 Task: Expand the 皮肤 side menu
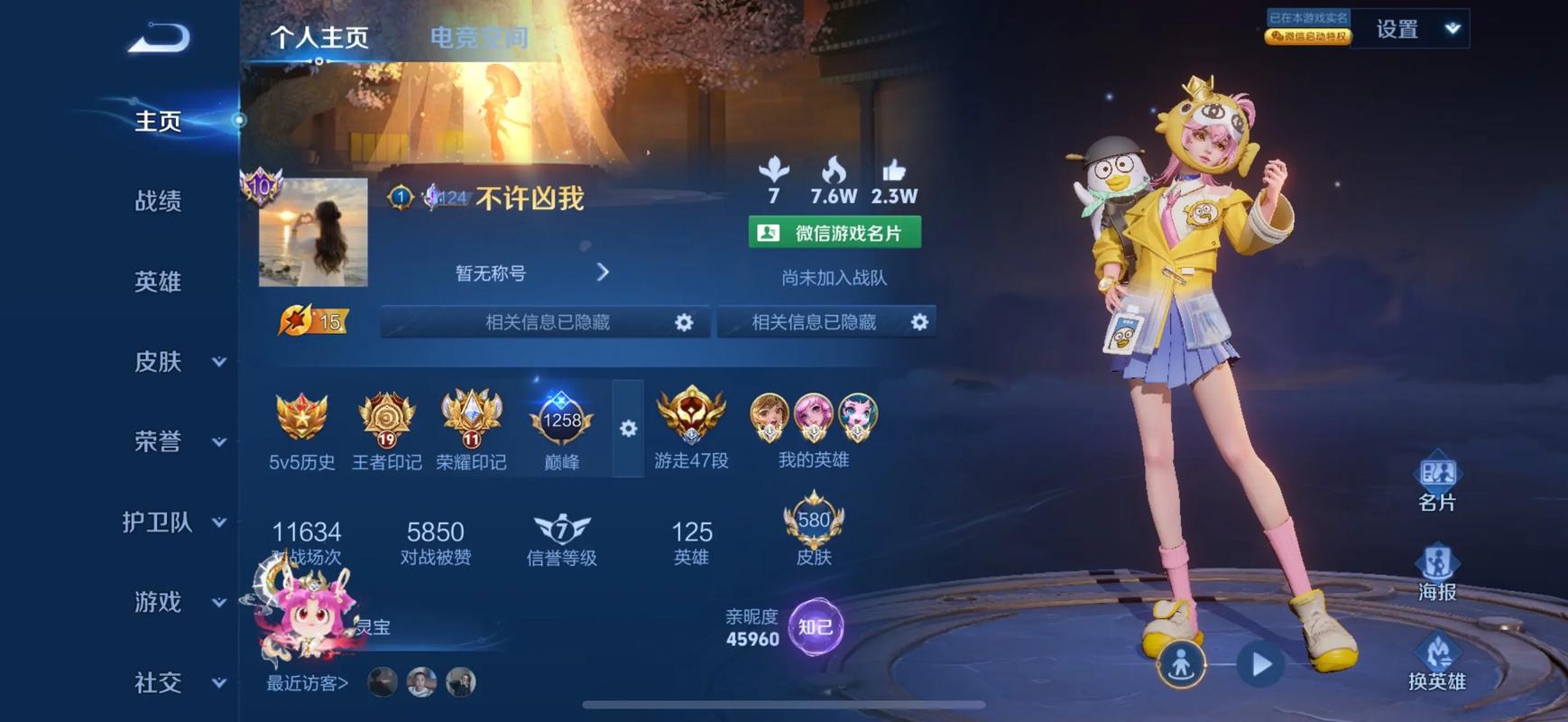(178, 362)
